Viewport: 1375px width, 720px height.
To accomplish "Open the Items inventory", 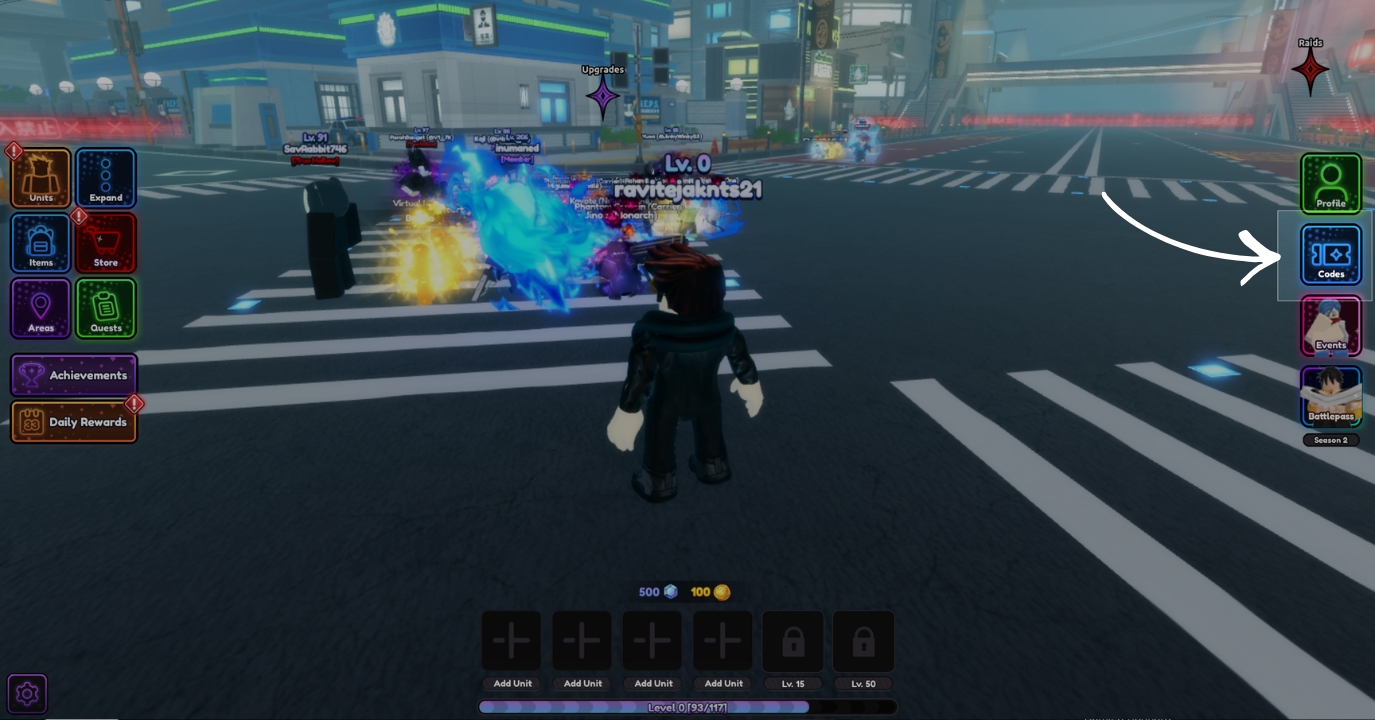I will tap(41, 242).
